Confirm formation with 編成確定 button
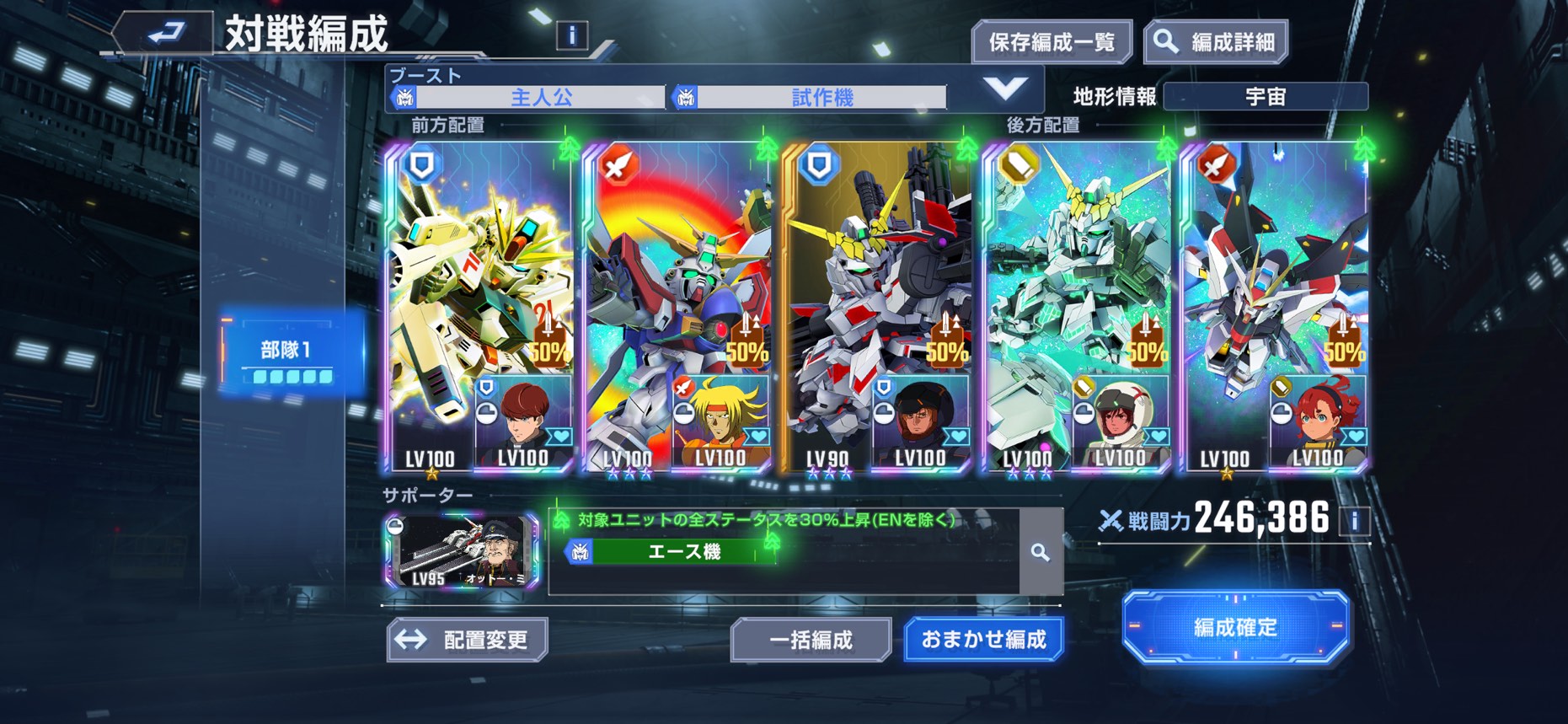Image resolution: width=1568 pixels, height=724 pixels. (x=1235, y=627)
